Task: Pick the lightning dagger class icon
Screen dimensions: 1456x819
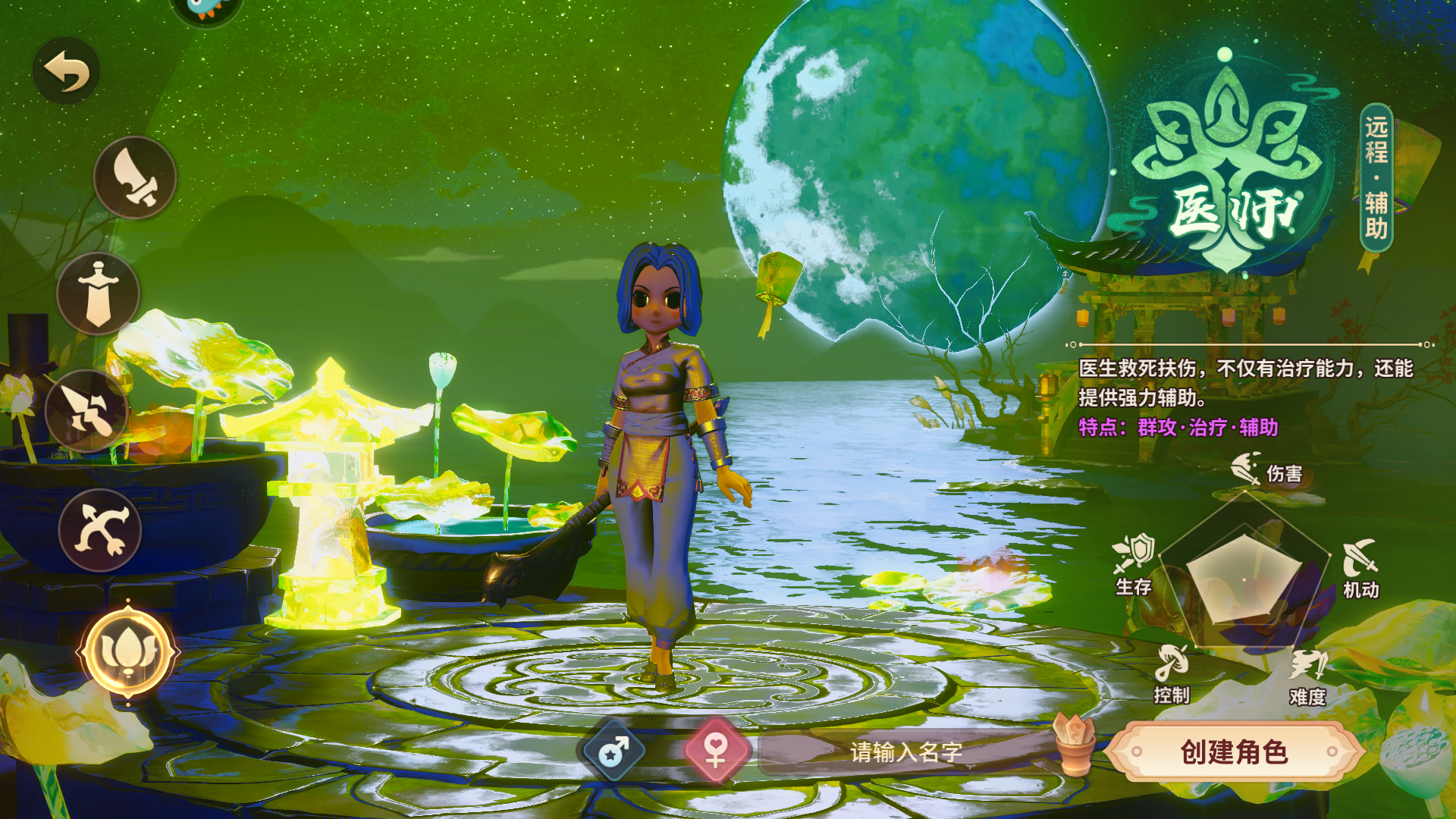Action: click(87, 411)
